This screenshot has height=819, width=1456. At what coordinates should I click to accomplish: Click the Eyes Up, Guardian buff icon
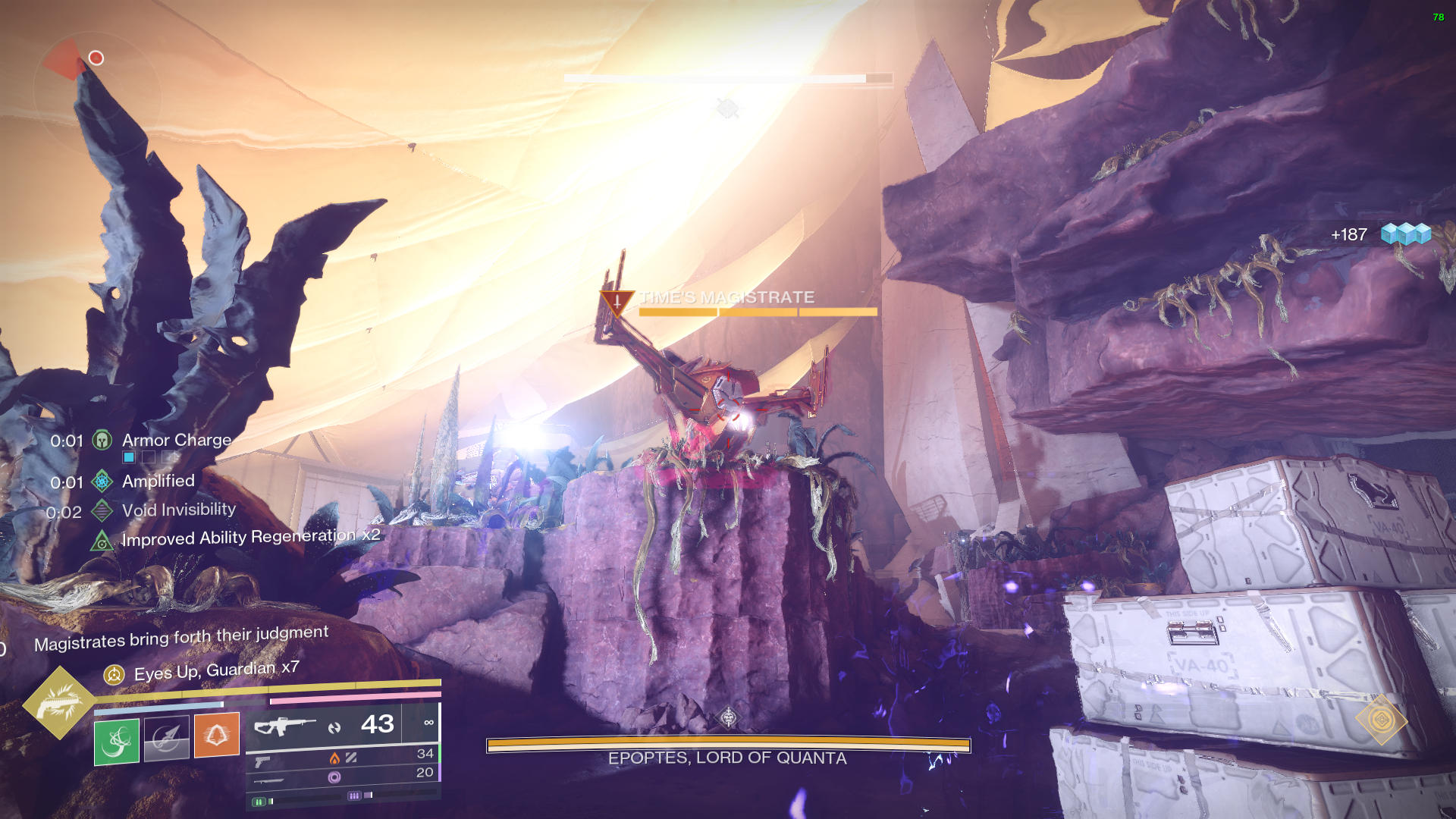pyautogui.click(x=114, y=674)
